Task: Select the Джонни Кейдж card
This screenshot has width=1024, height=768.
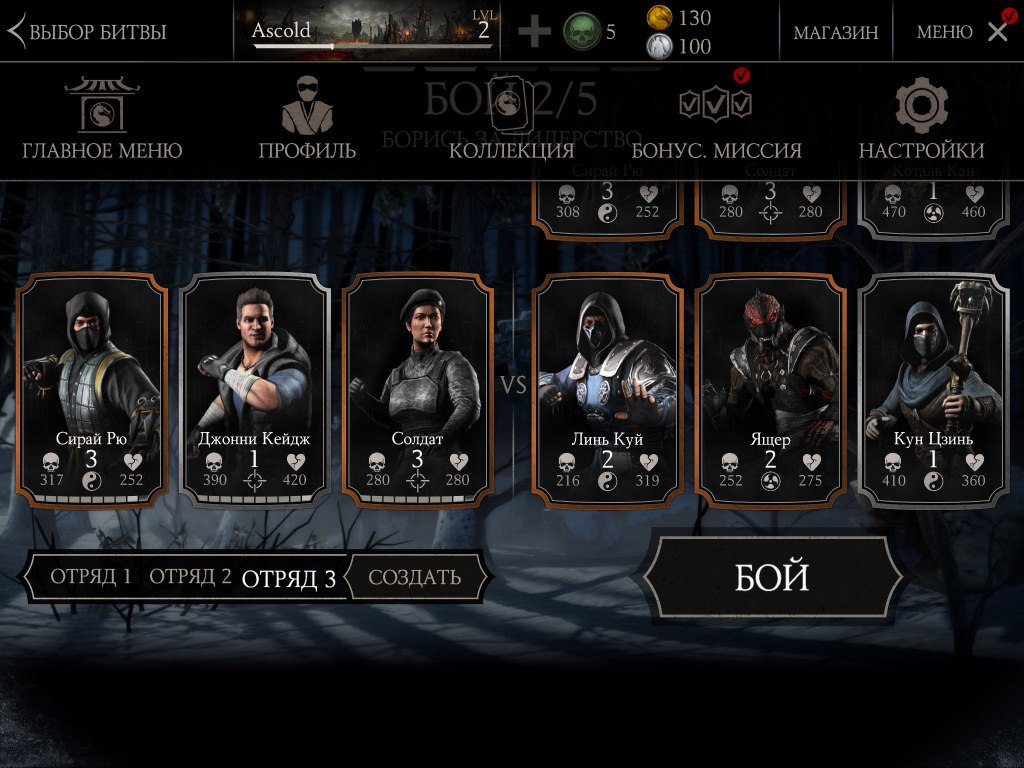Action: coord(254,390)
